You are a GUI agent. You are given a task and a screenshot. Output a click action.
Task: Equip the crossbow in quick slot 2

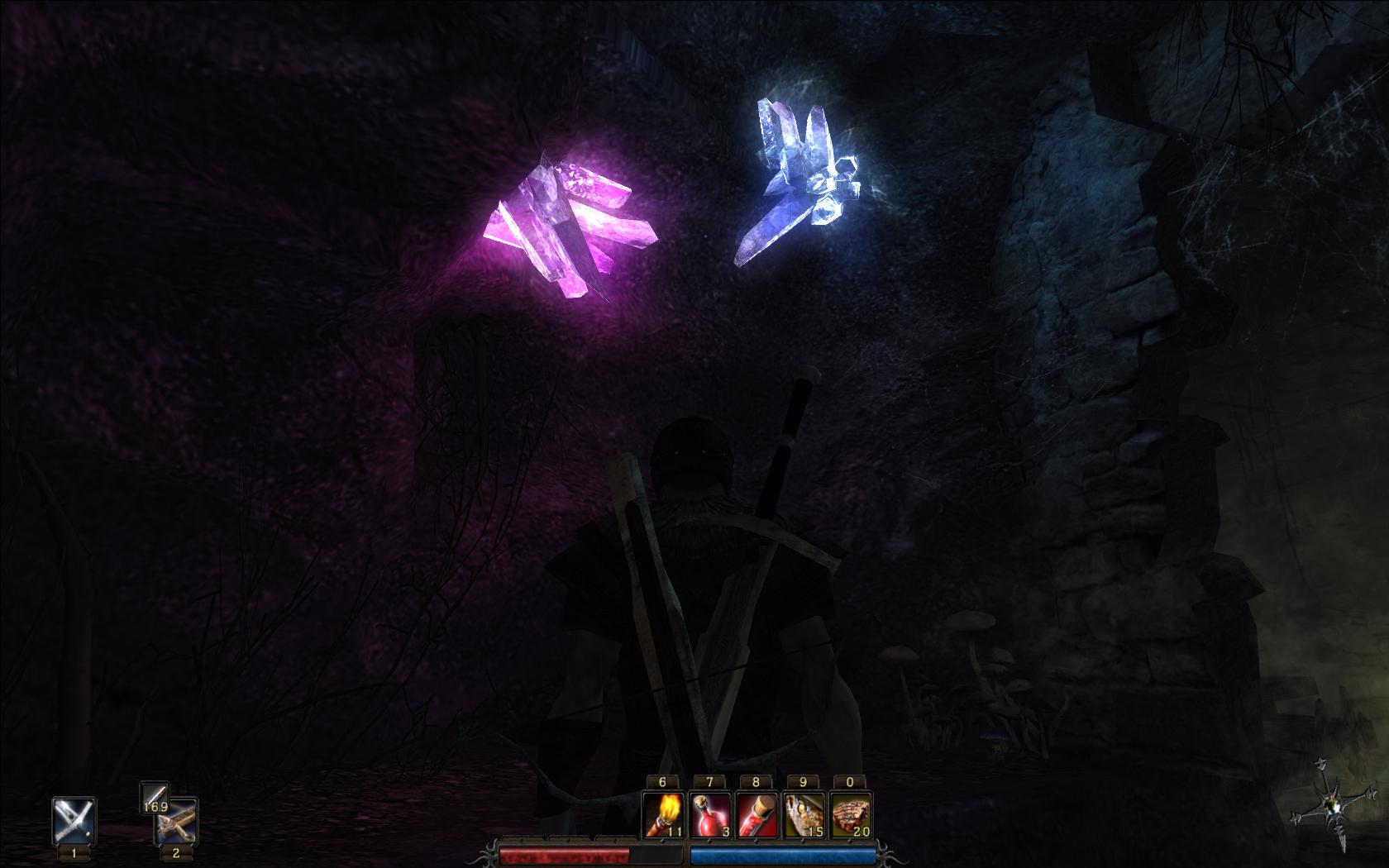[176, 822]
